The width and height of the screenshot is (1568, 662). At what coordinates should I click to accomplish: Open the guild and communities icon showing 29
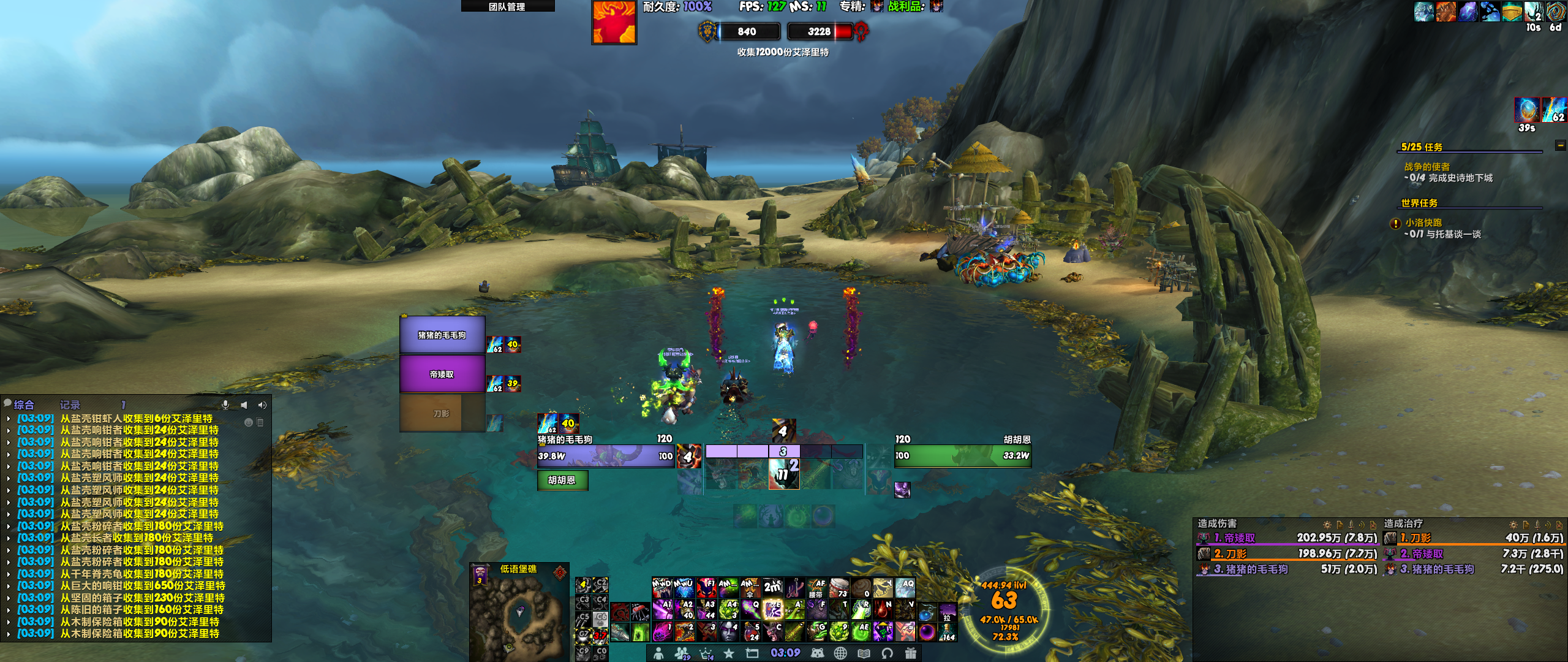pyautogui.click(x=681, y=653)
